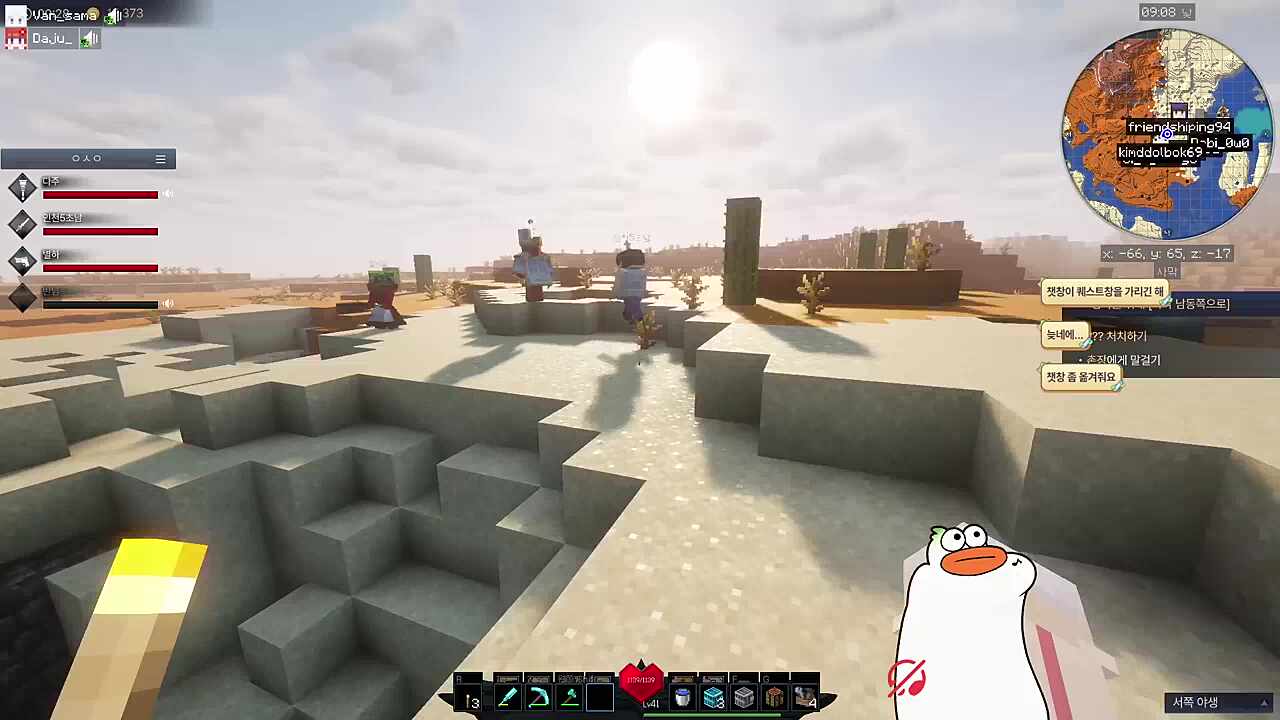Open the party panel hamburger menu

(x=160, y=159)
